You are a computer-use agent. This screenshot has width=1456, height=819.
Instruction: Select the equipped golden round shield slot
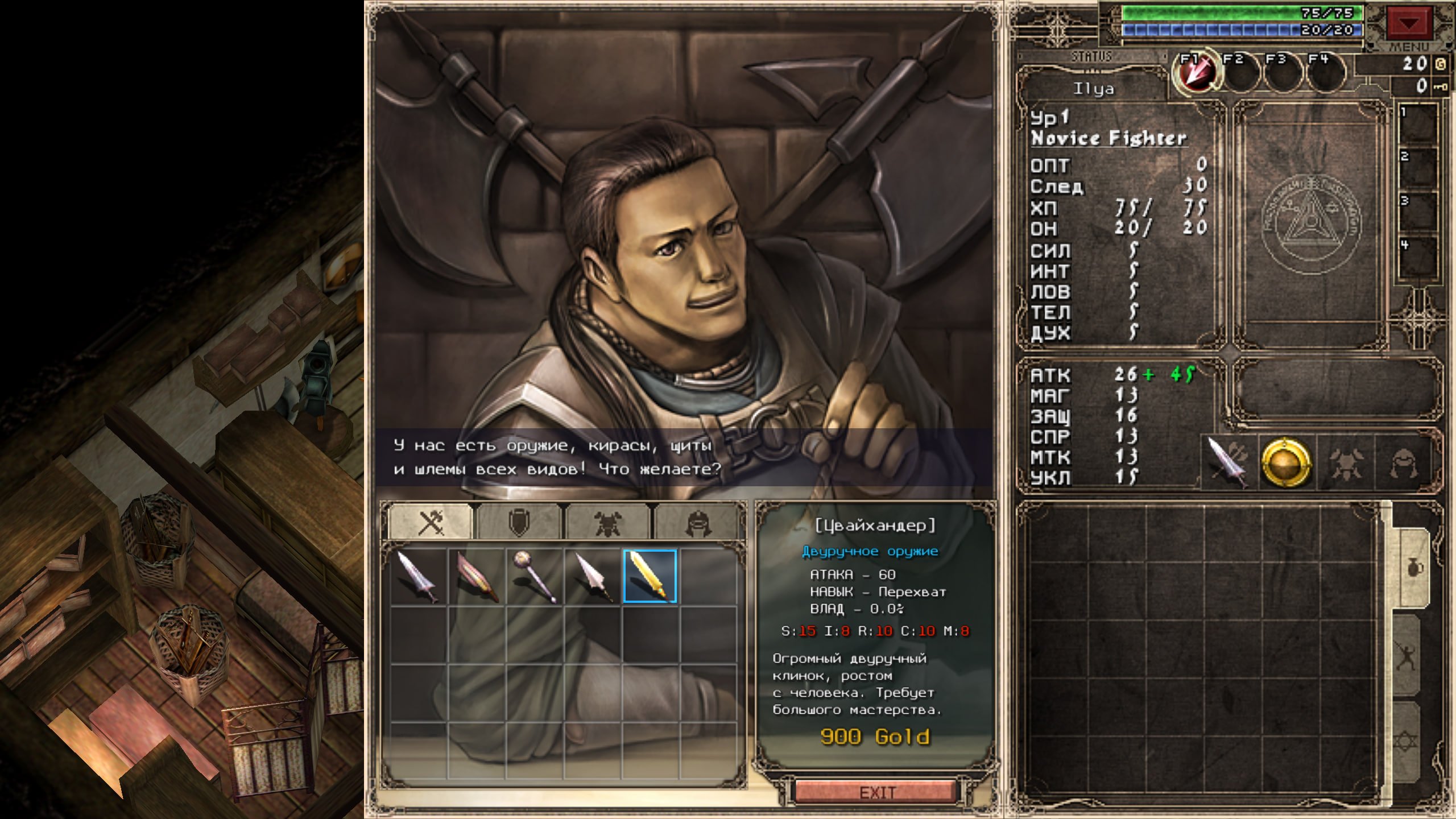pos(1287,462)
